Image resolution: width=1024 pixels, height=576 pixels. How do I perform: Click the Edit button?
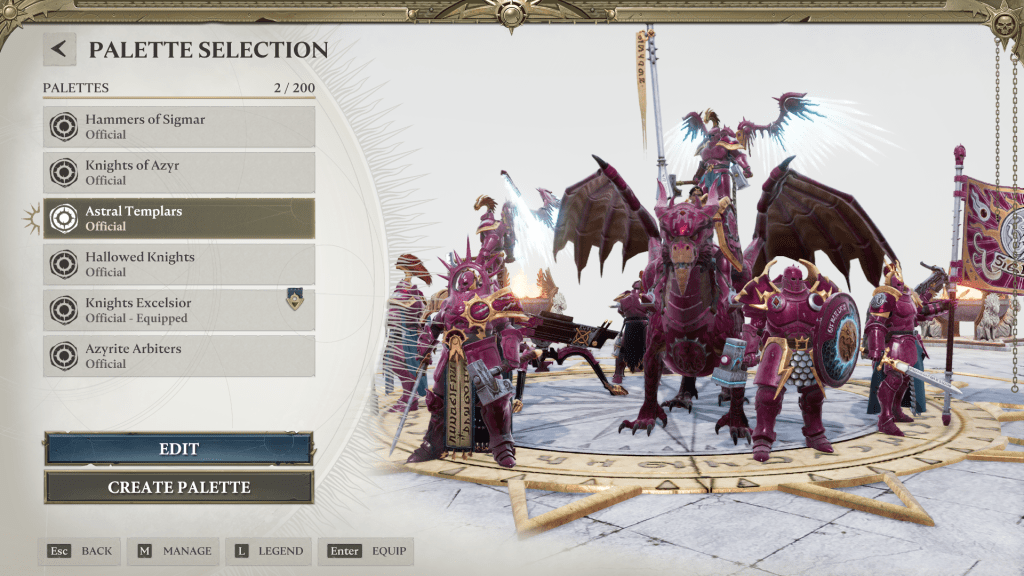[x=179, y=449]
